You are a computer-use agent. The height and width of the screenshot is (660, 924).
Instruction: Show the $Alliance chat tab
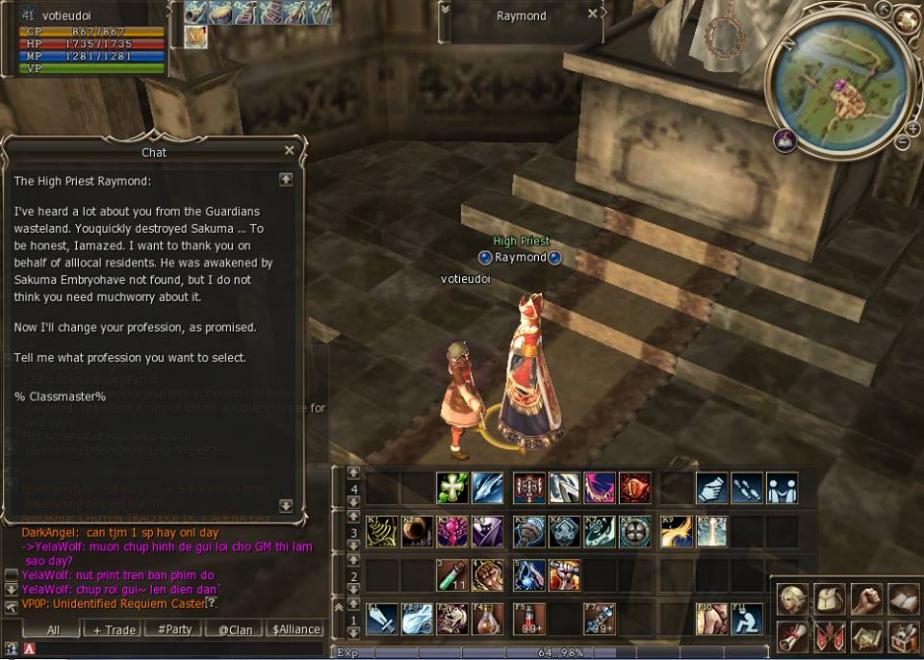click(x=296, y=629)
